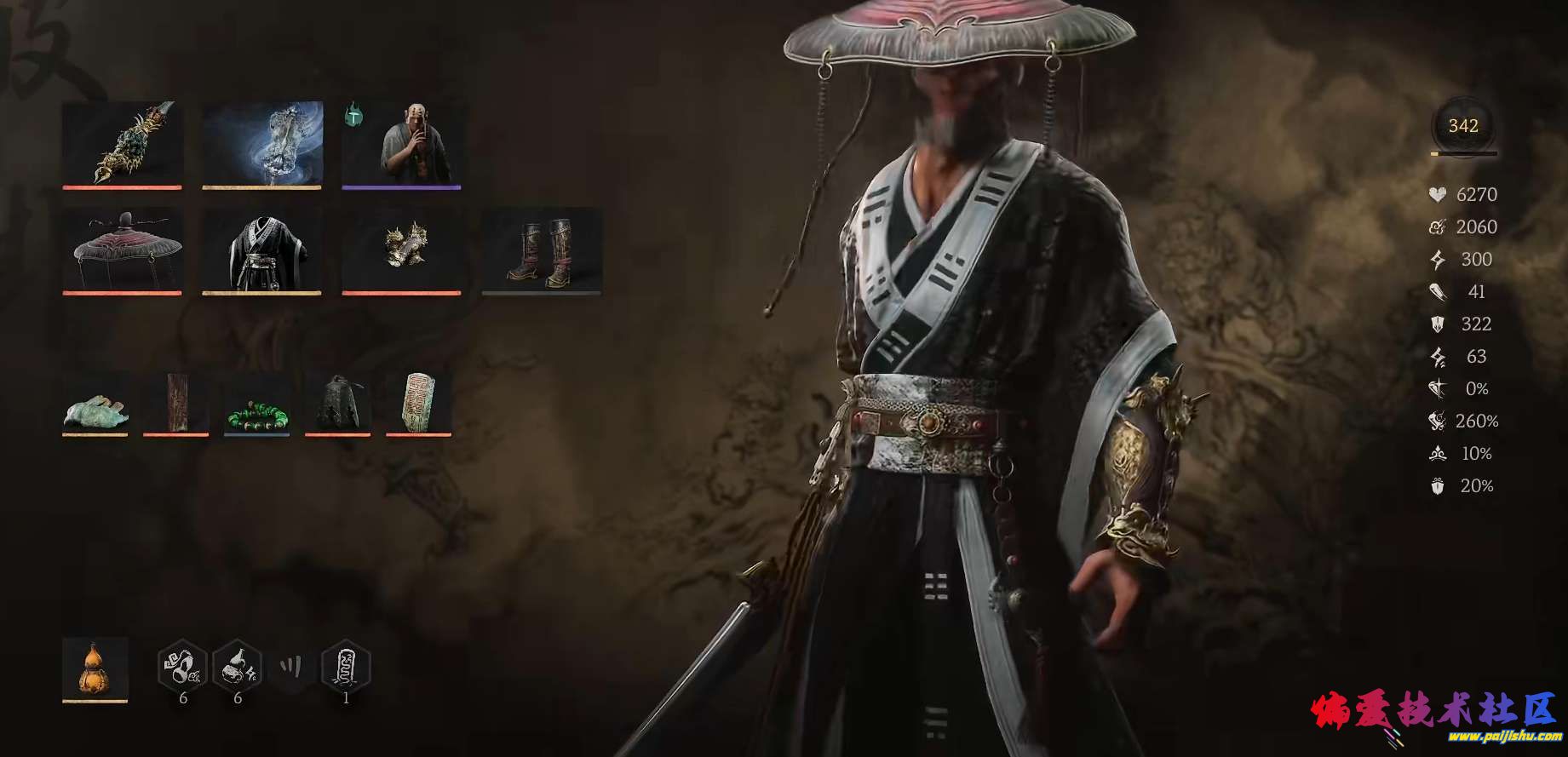Select the black robe body armor slot
The image size is (1568, 757).
click(261, 250)
